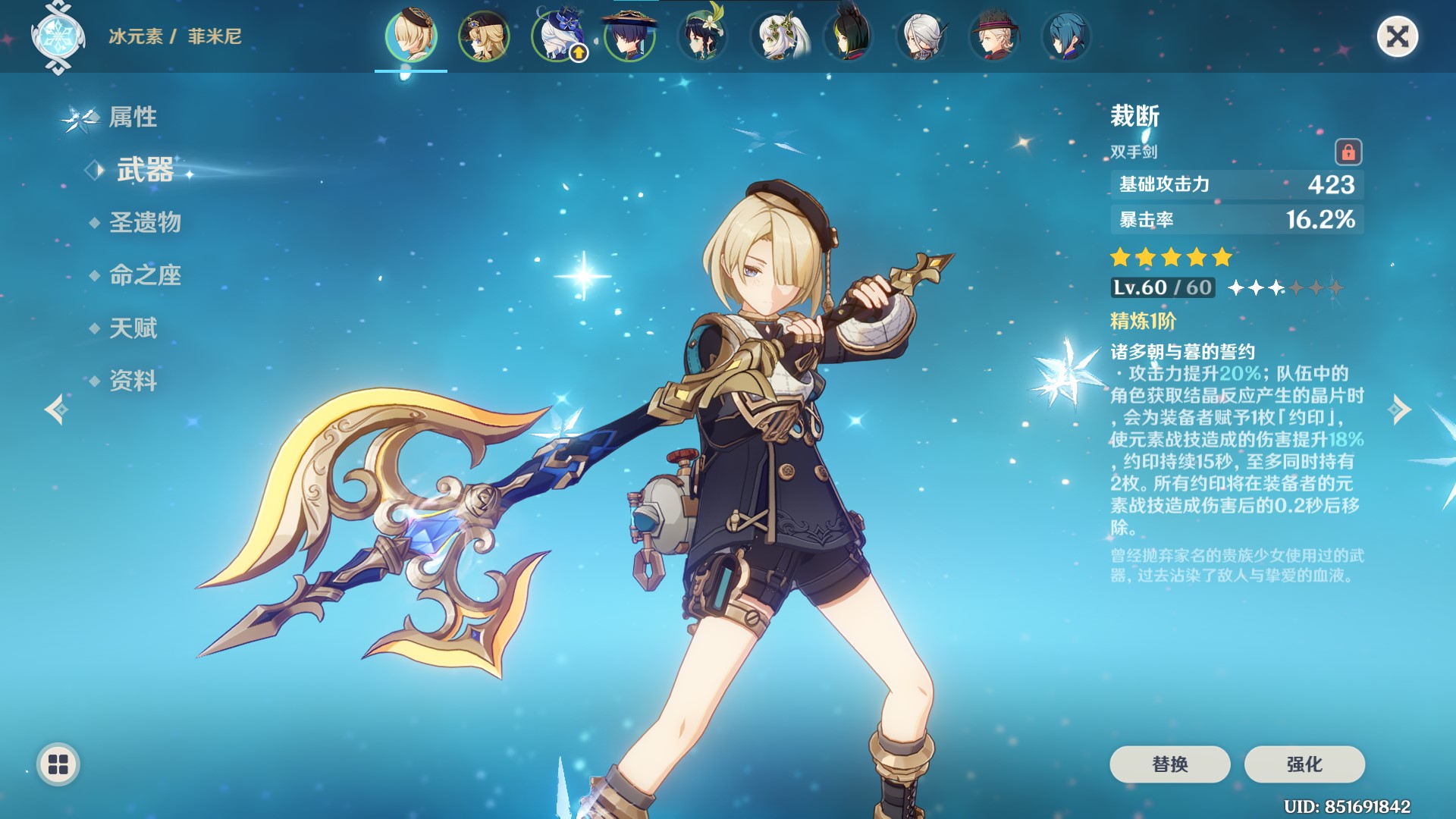View the 资料 profile tab

133,381
